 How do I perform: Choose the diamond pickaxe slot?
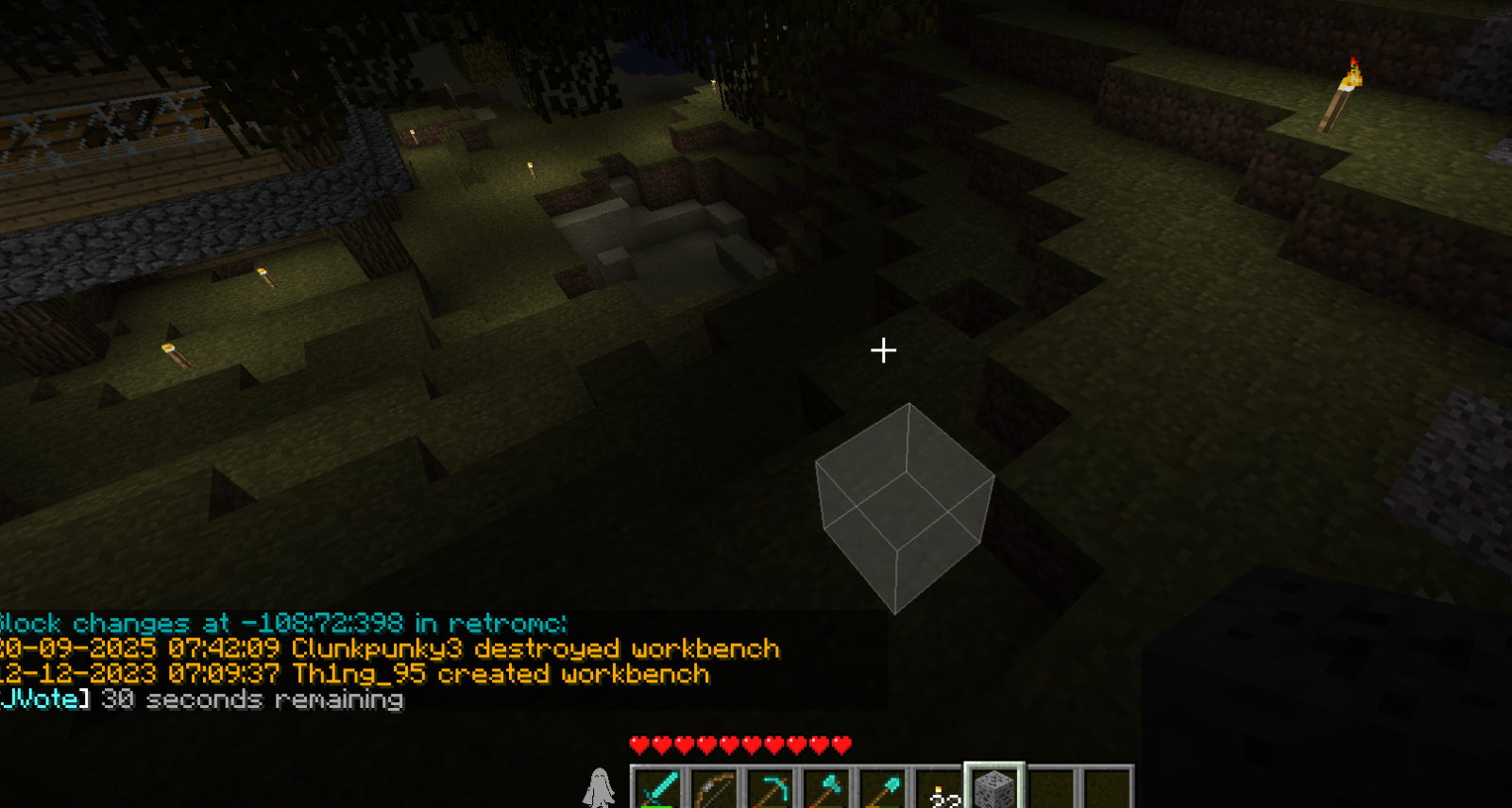[x=771, y=788]
